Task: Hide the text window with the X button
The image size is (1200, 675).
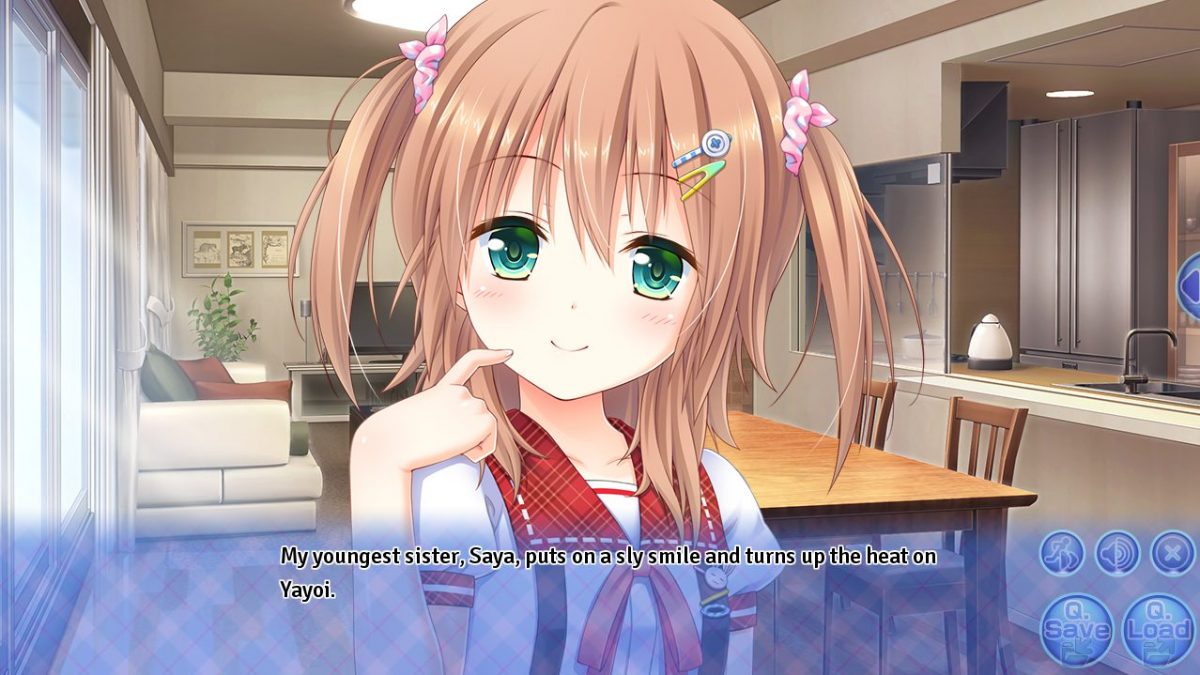Action: (1172, 552)
